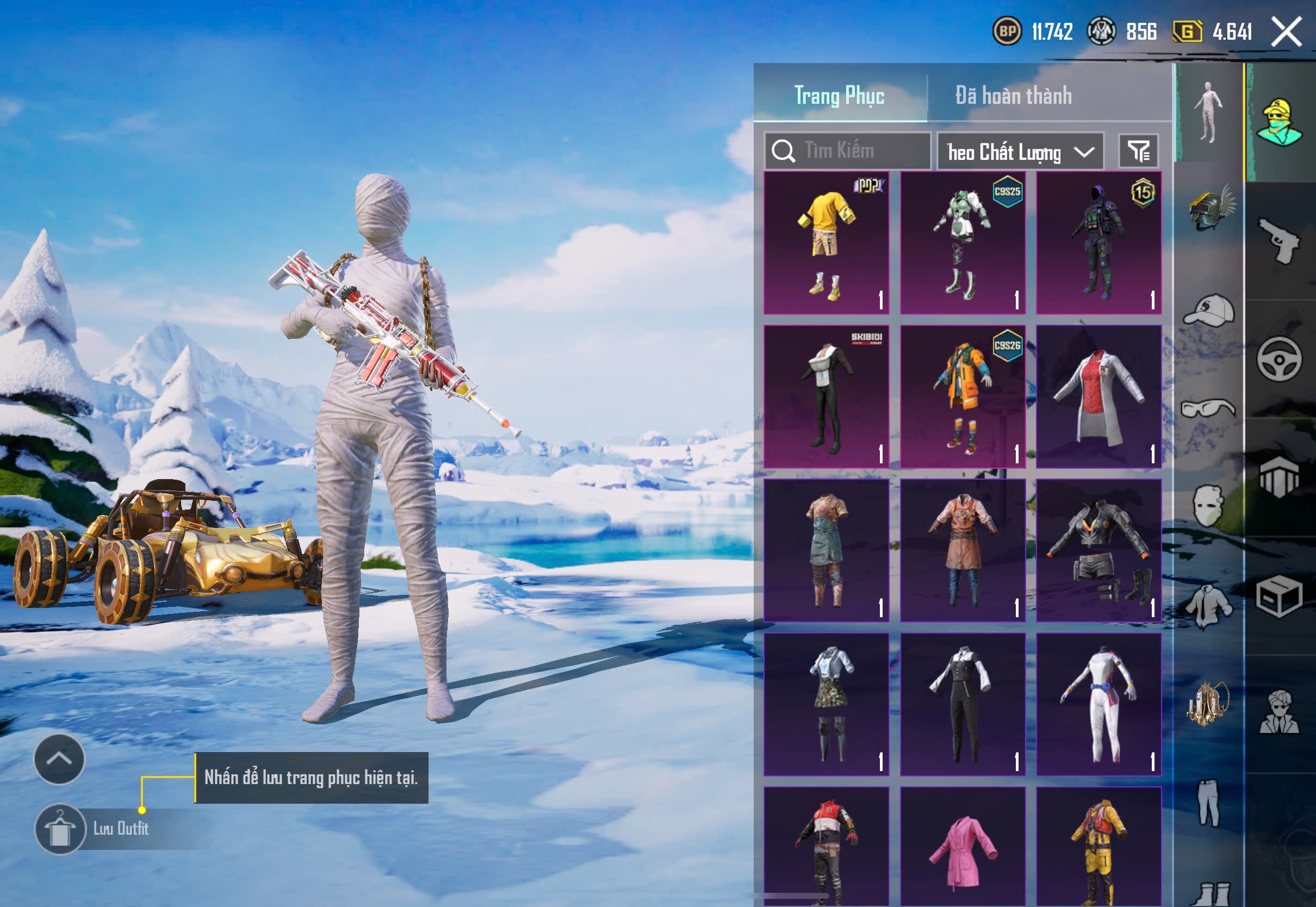Open the filter funnel button
1316x907 pixels.
tap(1138, 151)
